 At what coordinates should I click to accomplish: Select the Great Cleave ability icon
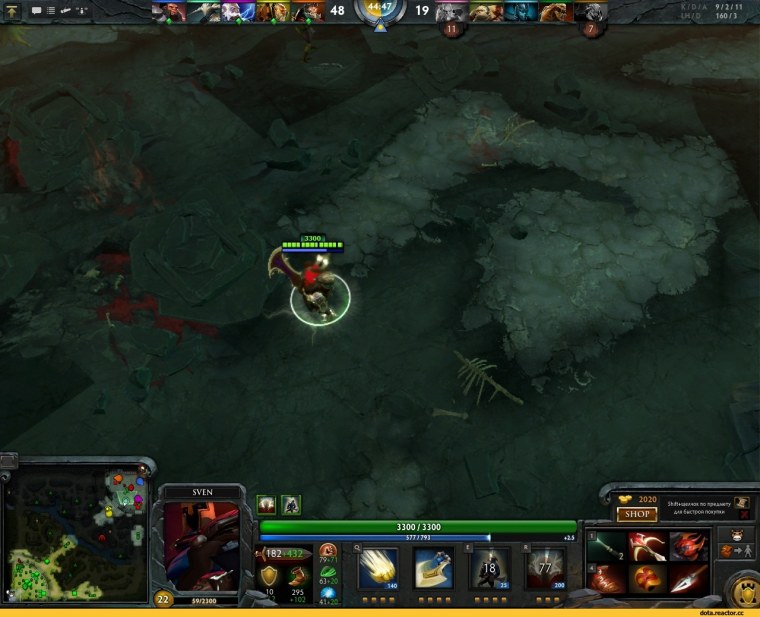[x=434, y=567]
